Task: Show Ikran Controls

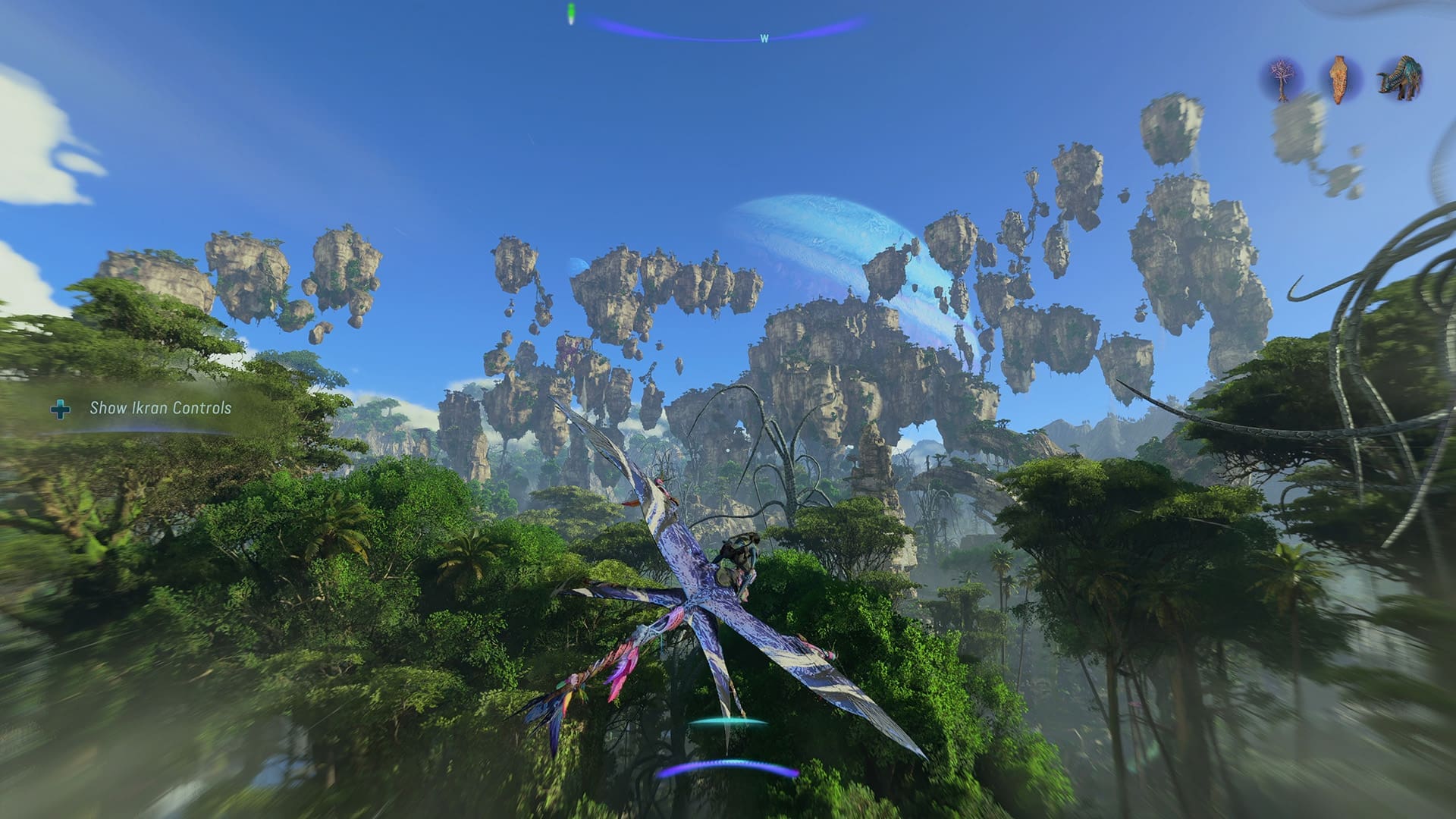Action: [x=160, y=408]
